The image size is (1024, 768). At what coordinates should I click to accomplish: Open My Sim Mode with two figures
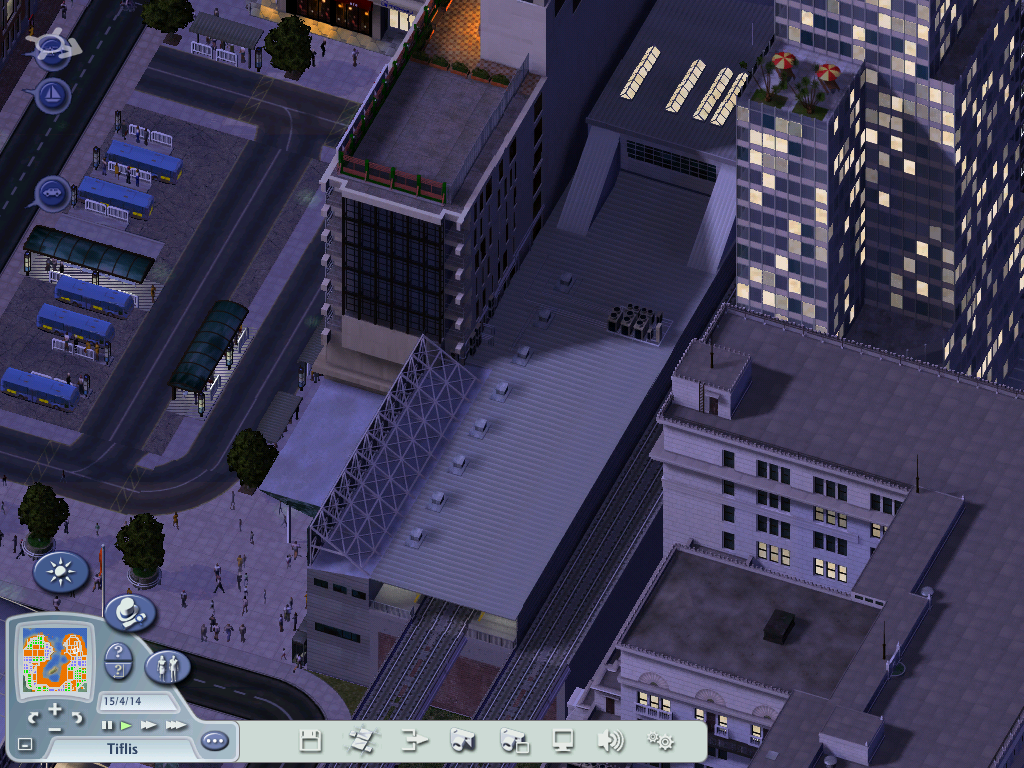click(x=168, y=665)
